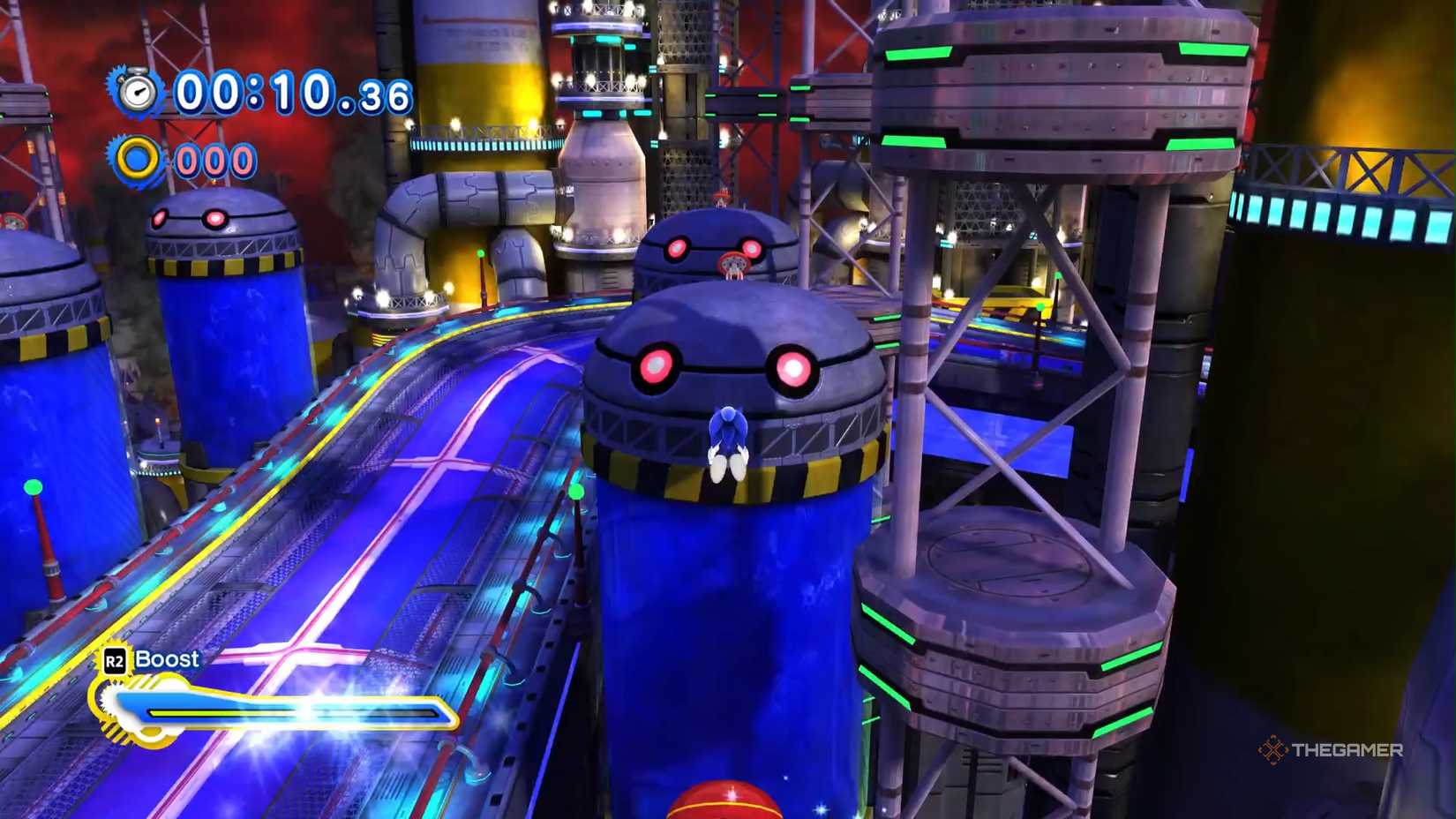Click the R2 button prompt icon

click(x=113, y=659)
